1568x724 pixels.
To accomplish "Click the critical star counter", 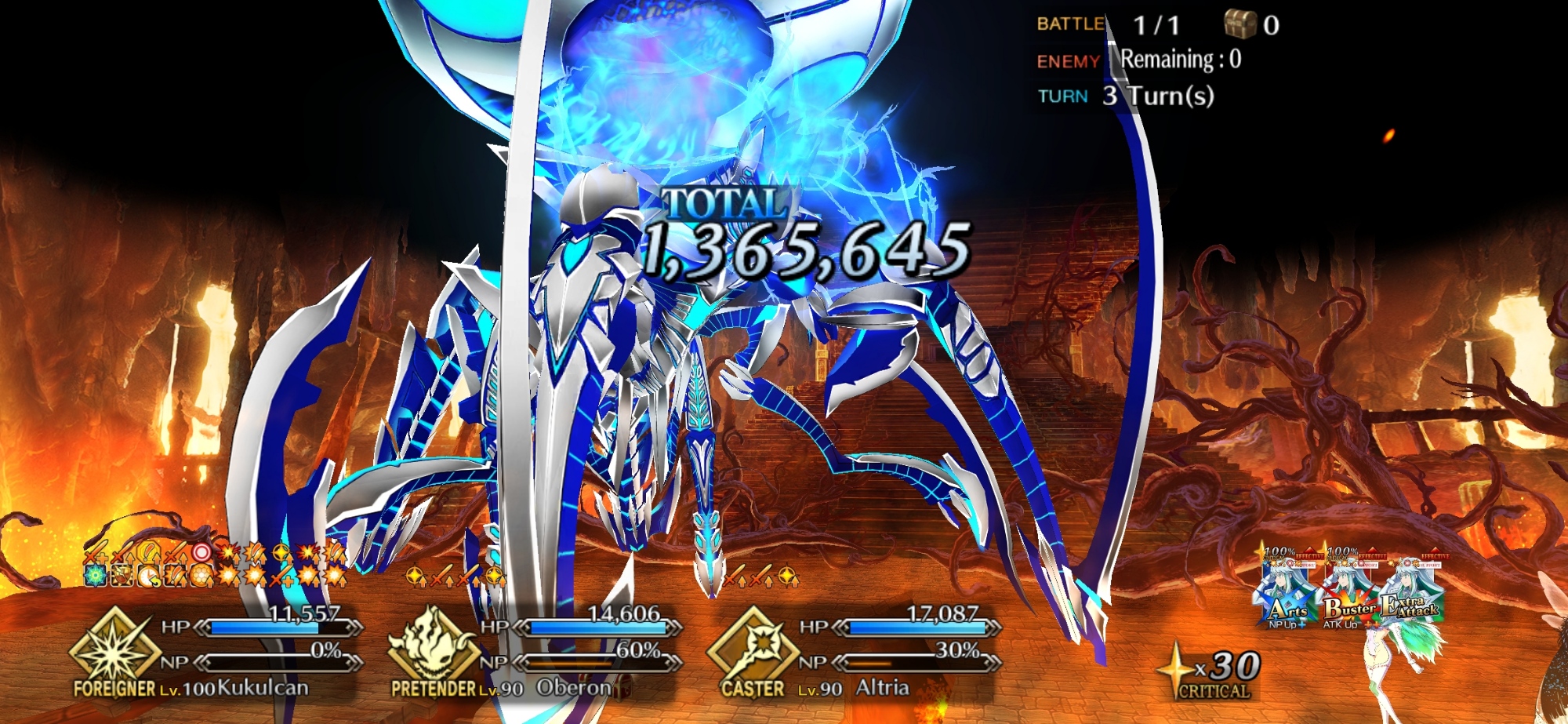I will click(x=1211, y=671).
